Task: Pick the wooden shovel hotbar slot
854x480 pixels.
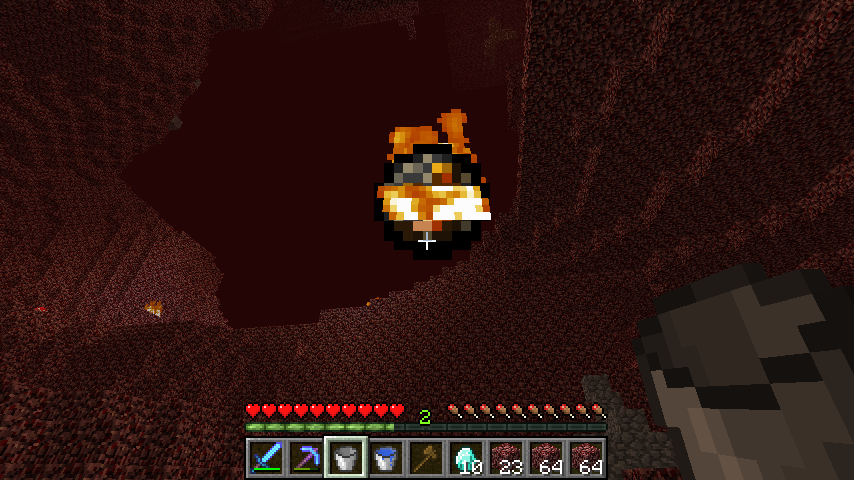Action: tap(426, 458)
